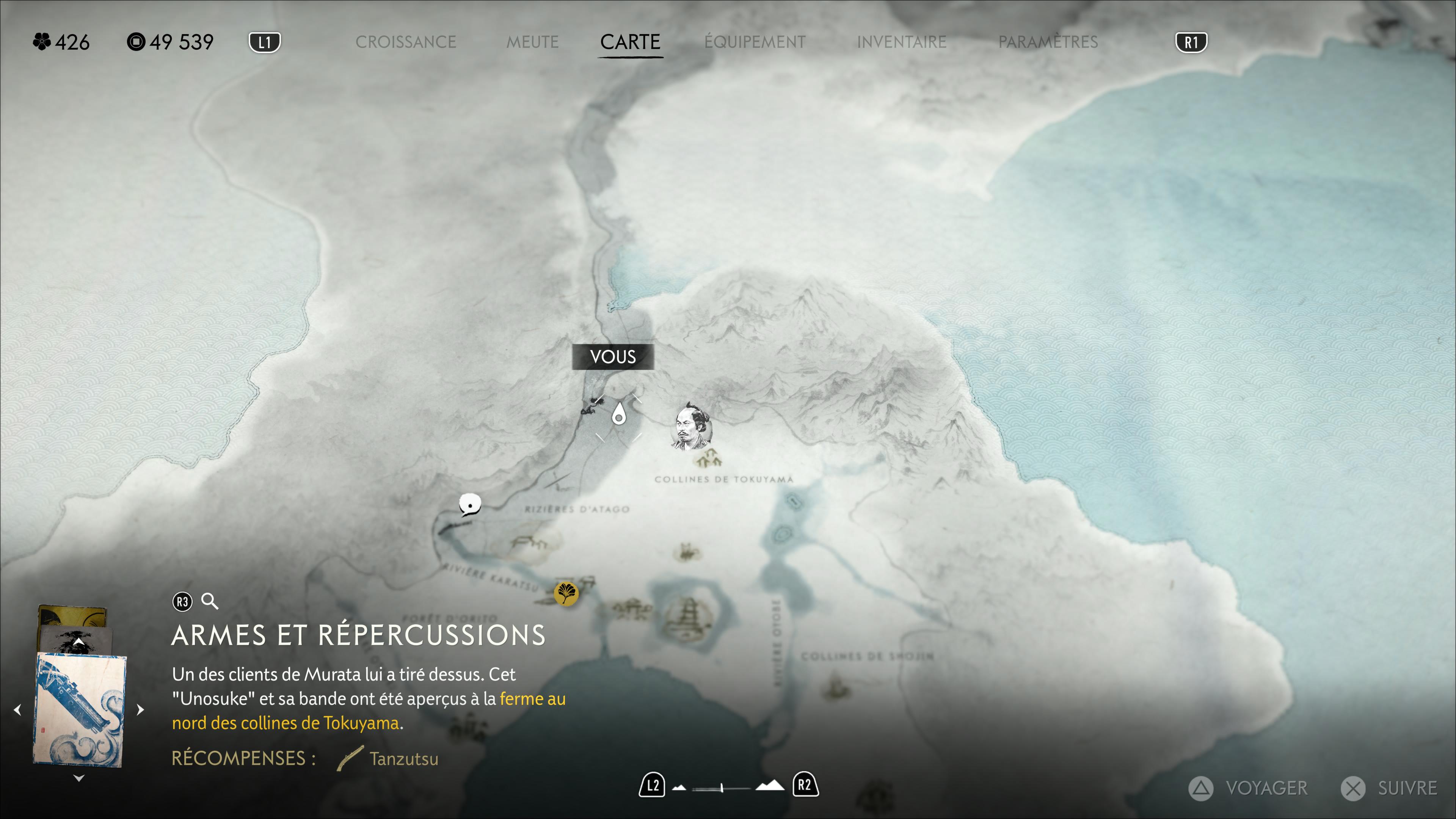
Task: Open the Meute tab
Action: (532, 42)
